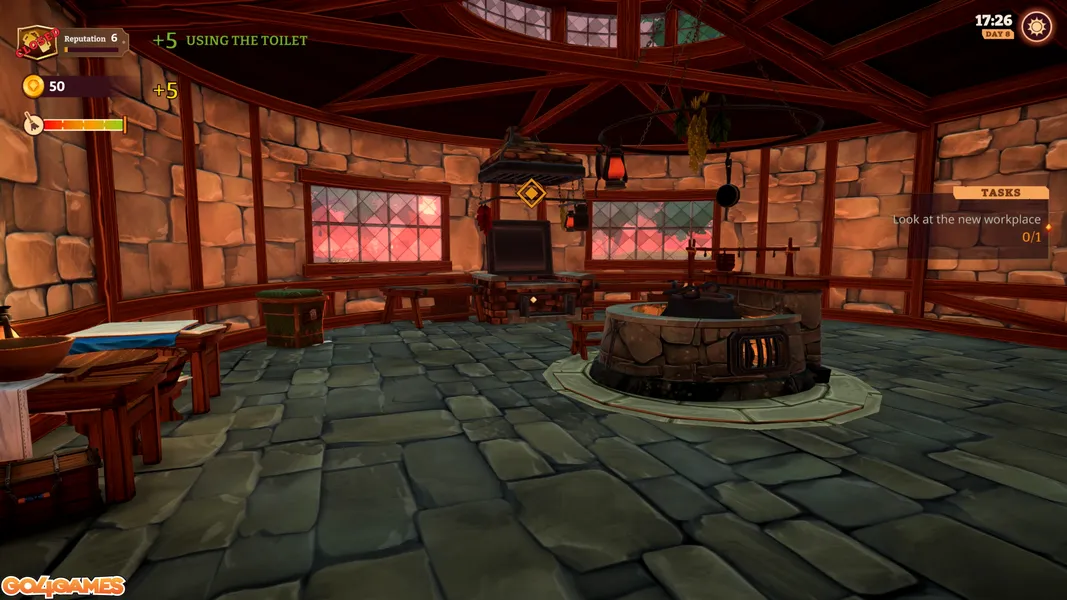The height and width of the screenshot is (600, 1067).
Task: Open the Tasks panel header
Action: pyautogui.click(x=1000, y=192)
